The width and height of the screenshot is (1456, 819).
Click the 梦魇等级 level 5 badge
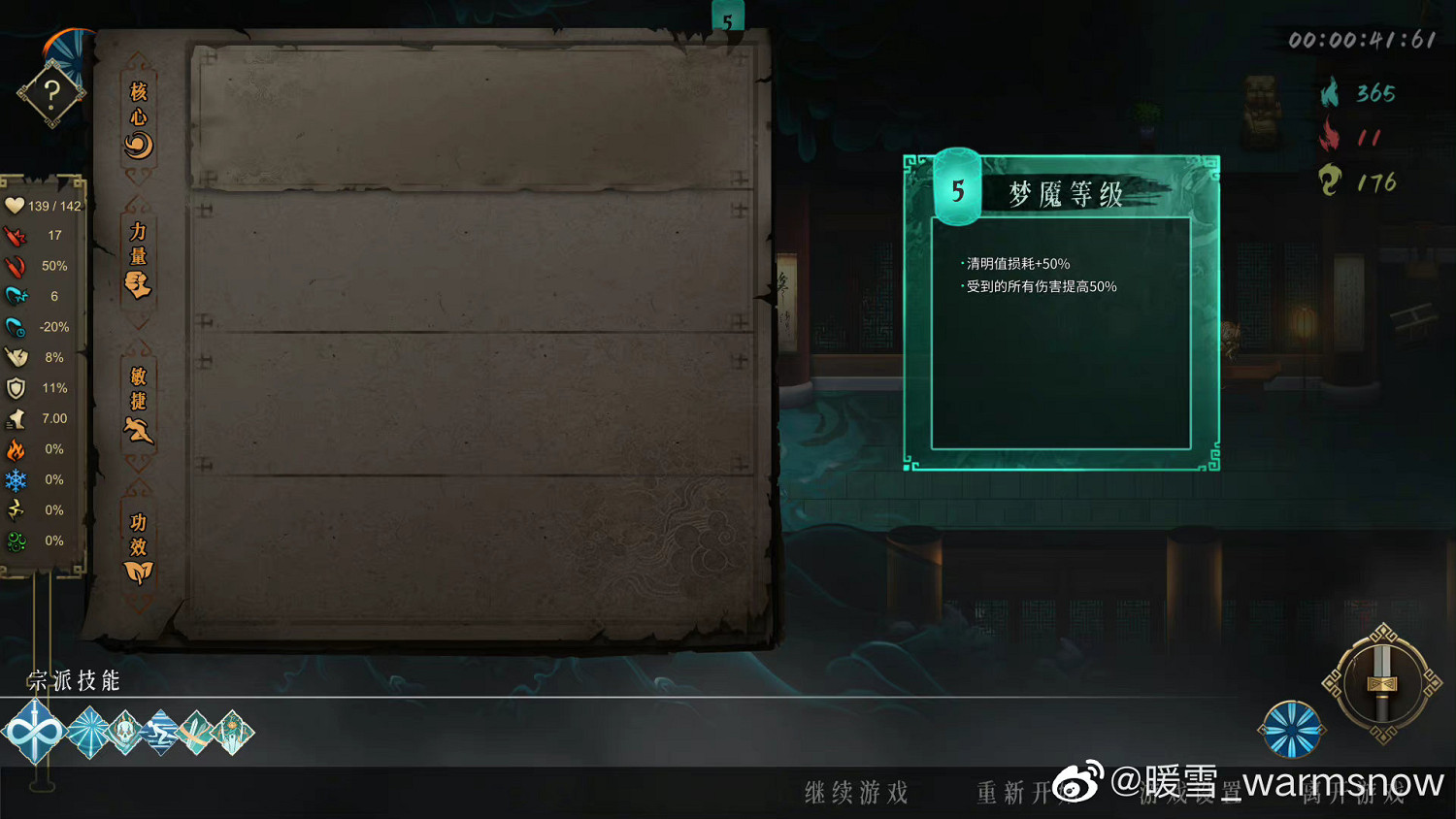(x=956, y=188)
